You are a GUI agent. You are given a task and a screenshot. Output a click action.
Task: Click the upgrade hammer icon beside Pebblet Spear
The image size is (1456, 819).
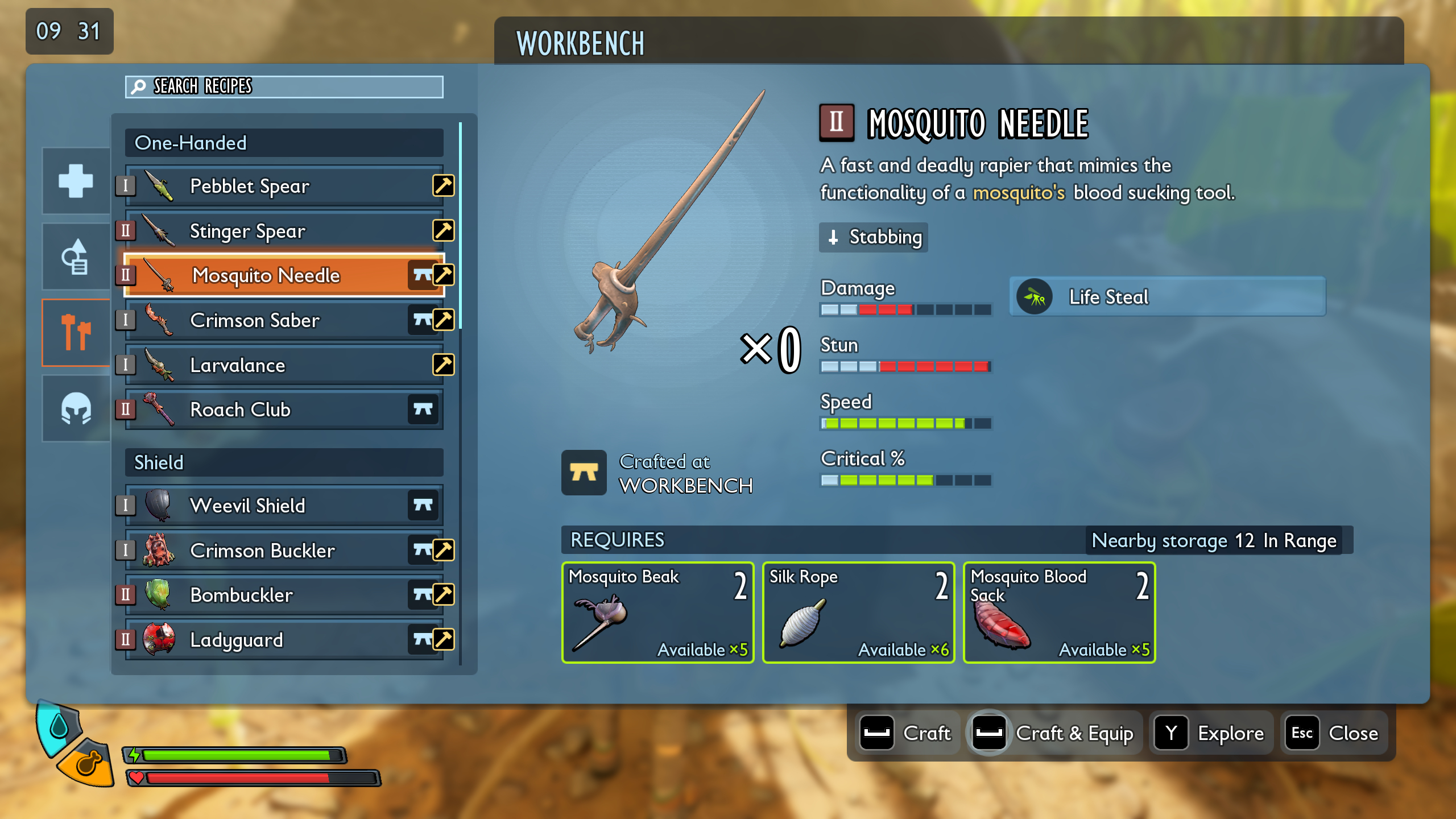coord(443,186)
